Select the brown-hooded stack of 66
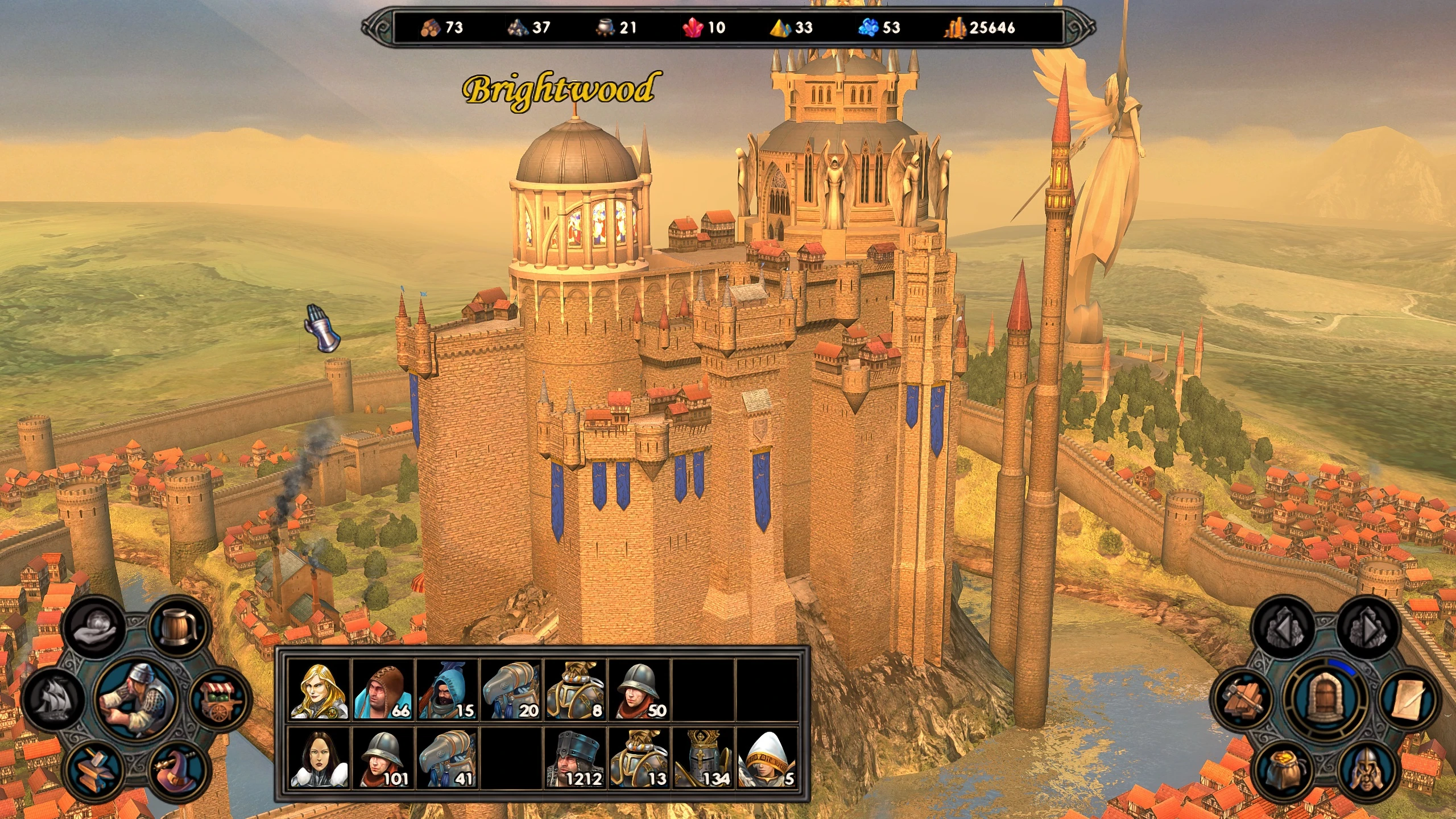Viewport: 1456px width, 819px height. (x=383, y=689)
